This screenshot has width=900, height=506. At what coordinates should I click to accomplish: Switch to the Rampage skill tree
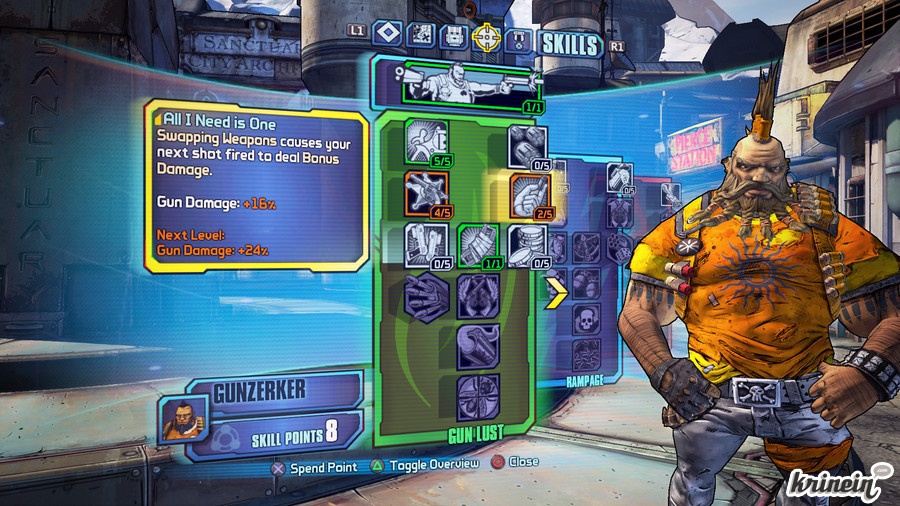tap(586, 381)
